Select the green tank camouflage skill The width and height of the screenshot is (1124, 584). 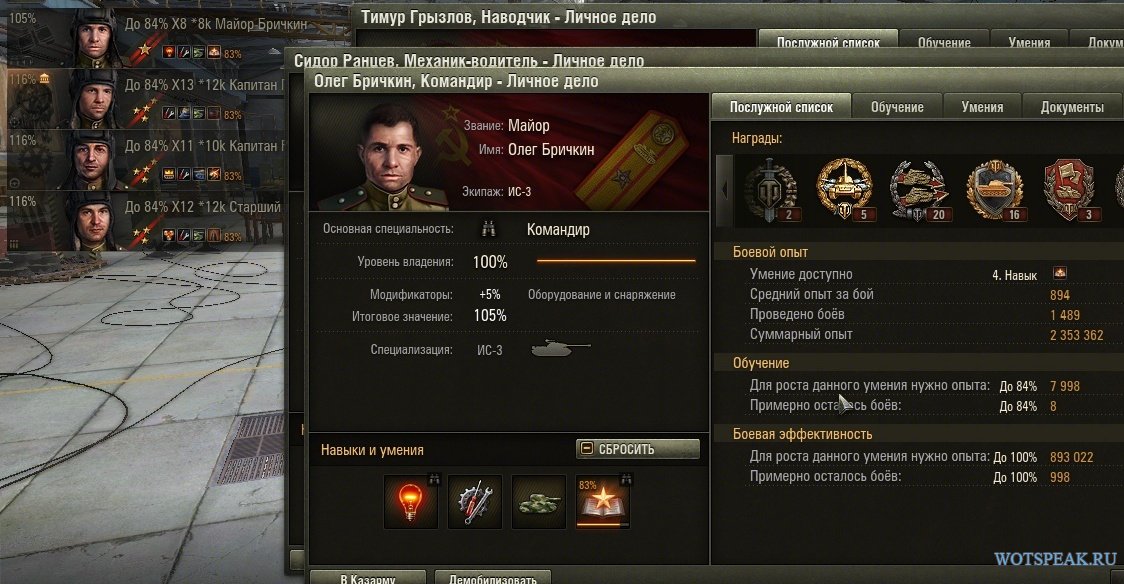tap(538, 500)
